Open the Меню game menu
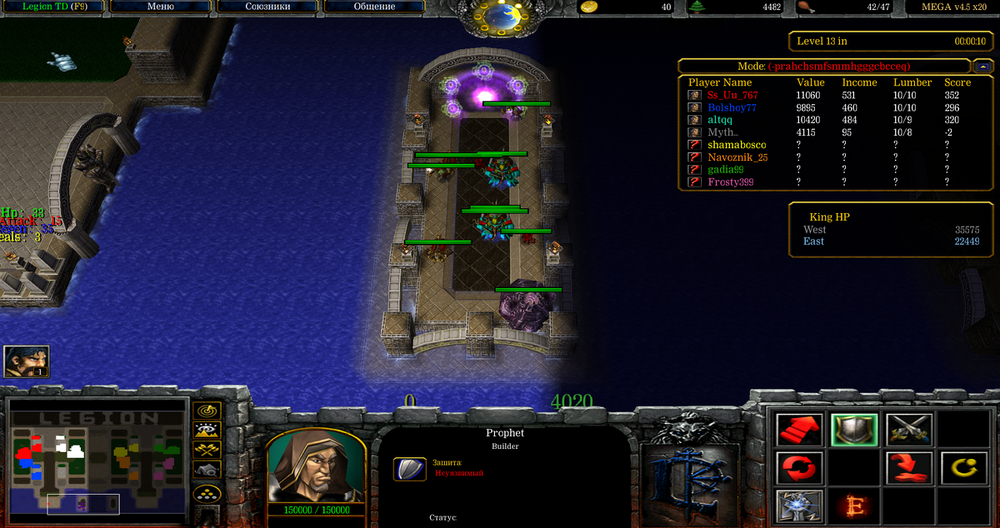Image resolution: width=1000 pixels, height=528 pixels. pos(160,7)
